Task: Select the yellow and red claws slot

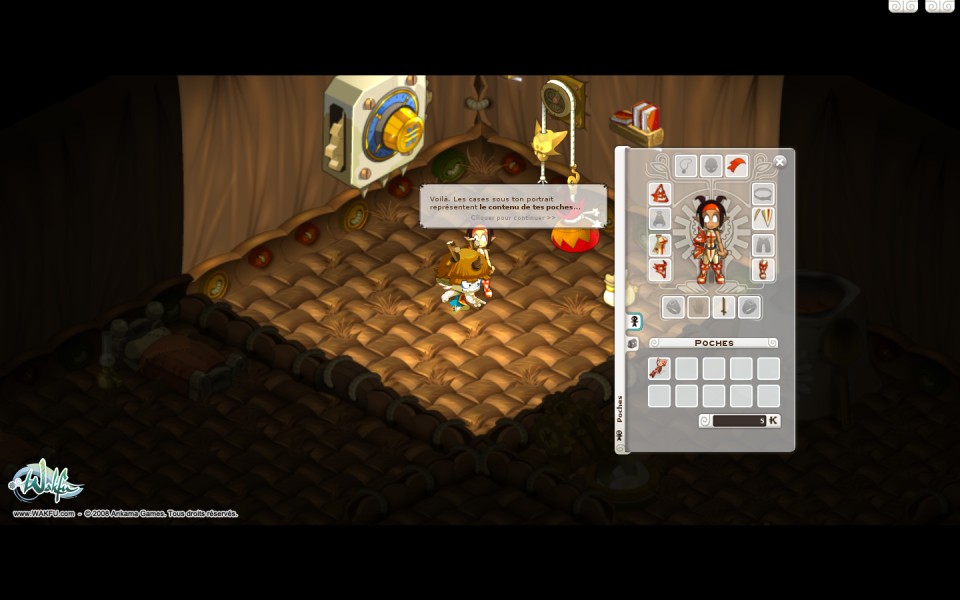Action: (763, 219)
